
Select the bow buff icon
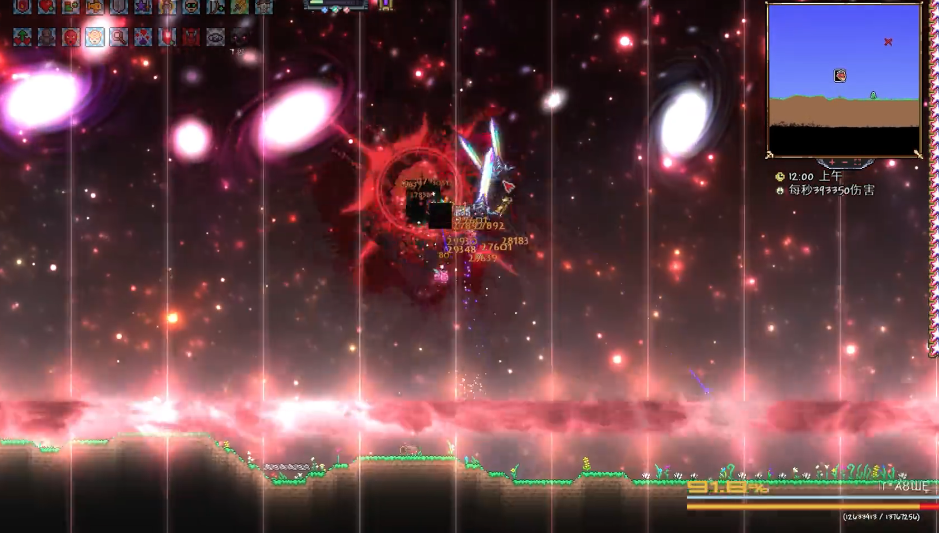tap(215, 7)
